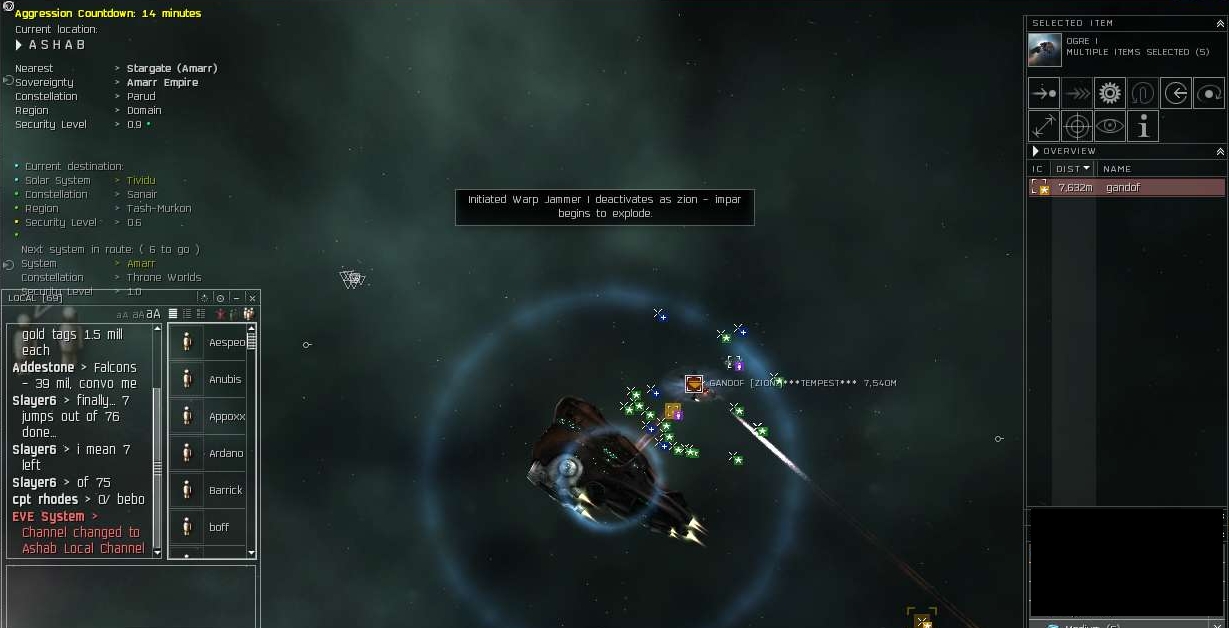Lock target with the crosshair icon
The image size is (1229, 628).
click(1076, 126)
